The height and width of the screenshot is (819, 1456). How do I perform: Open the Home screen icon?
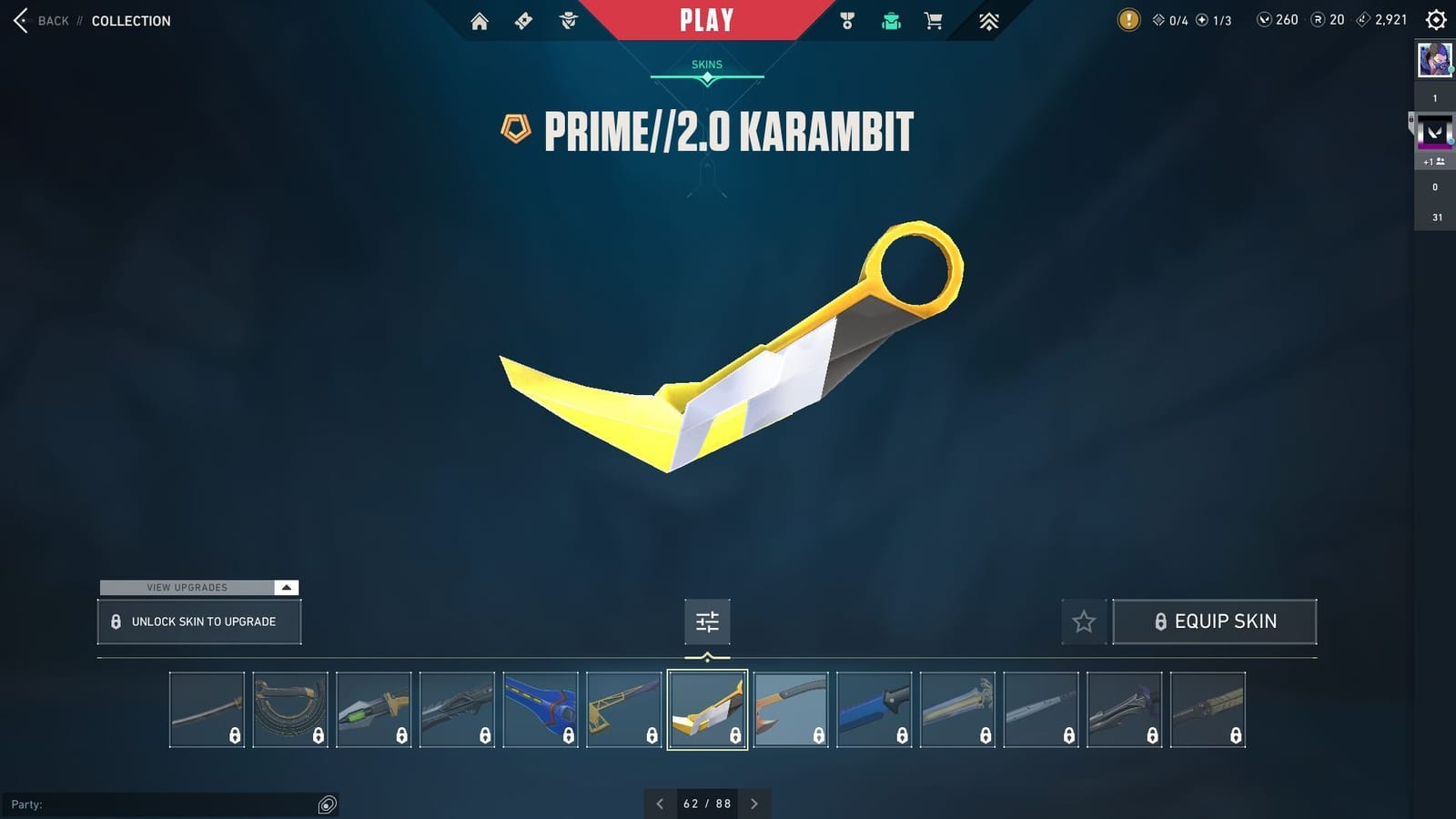[x=480, y=19]
